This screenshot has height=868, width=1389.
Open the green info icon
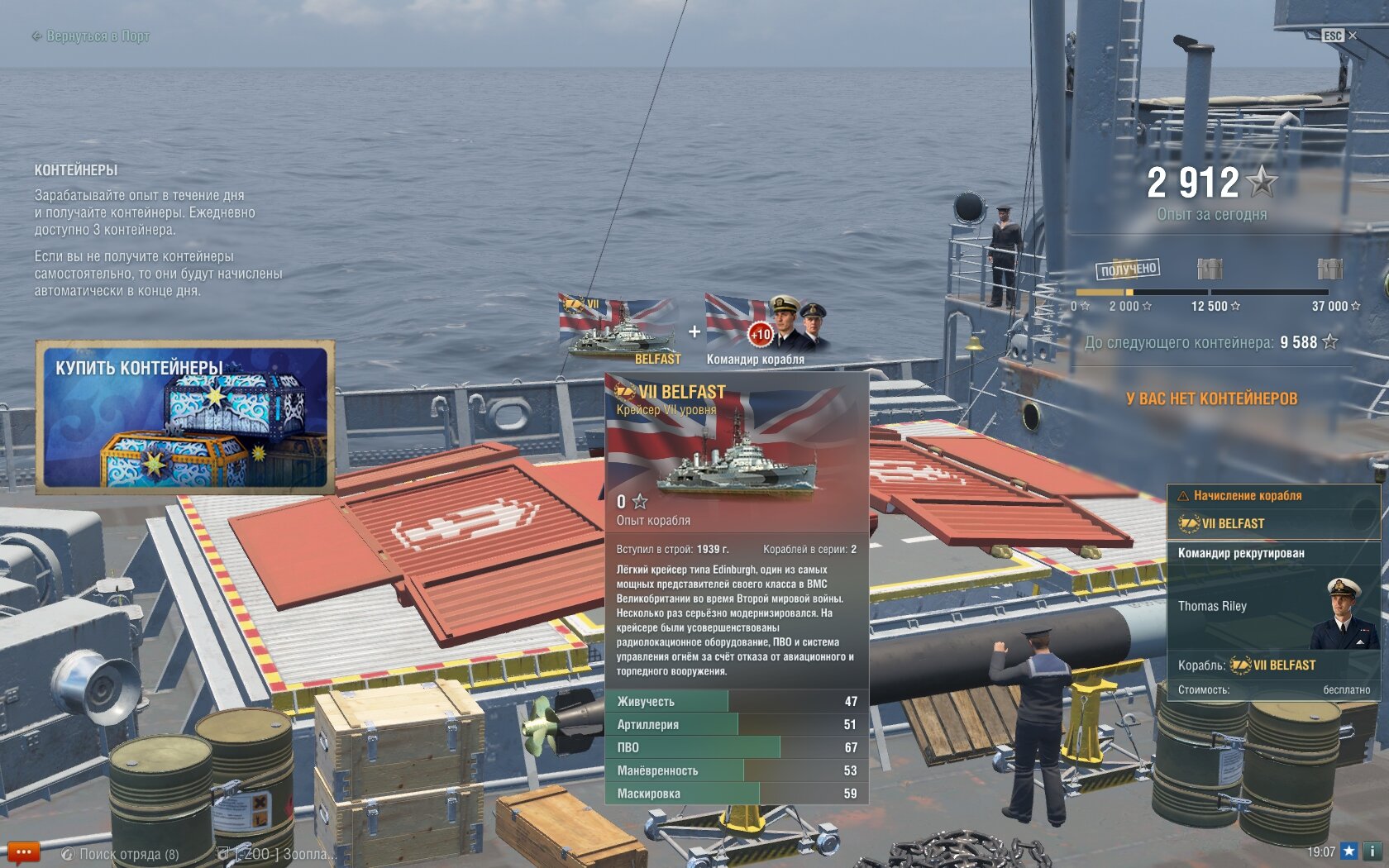[x=1372, y=851]
